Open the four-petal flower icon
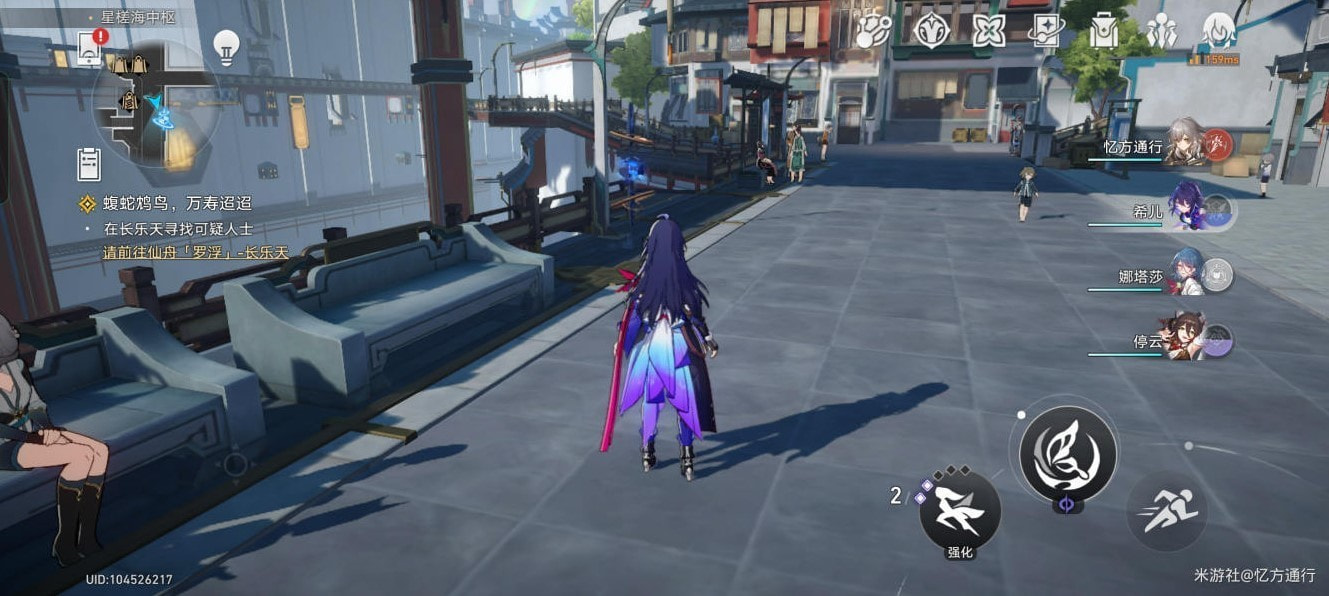Image resolution: width=1329 pixels, height=596 pixels. tap(989, 30)
